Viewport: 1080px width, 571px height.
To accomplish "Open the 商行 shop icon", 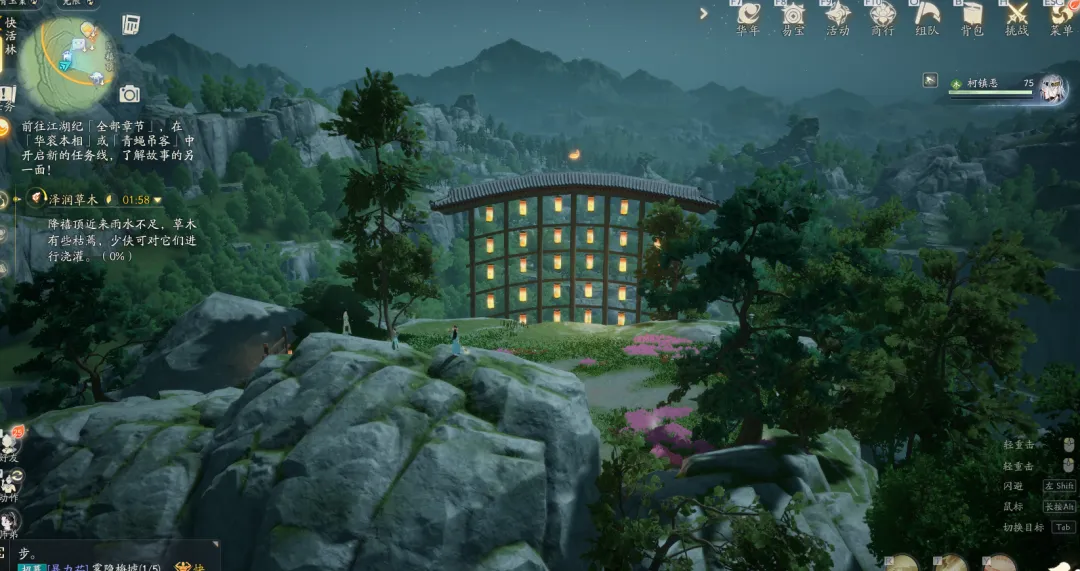I will pyautogui.click(x=882, y=16).
